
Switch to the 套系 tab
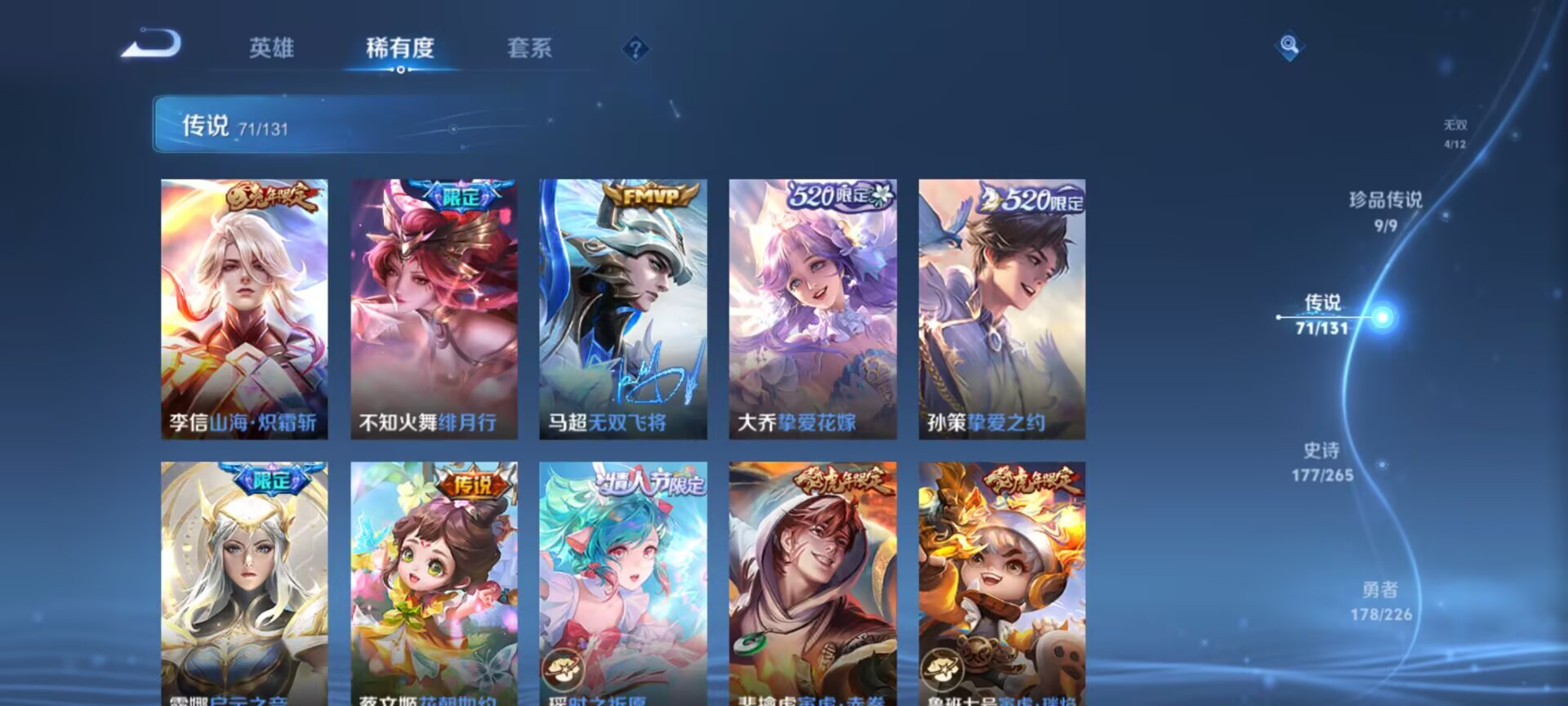point(528,49)
